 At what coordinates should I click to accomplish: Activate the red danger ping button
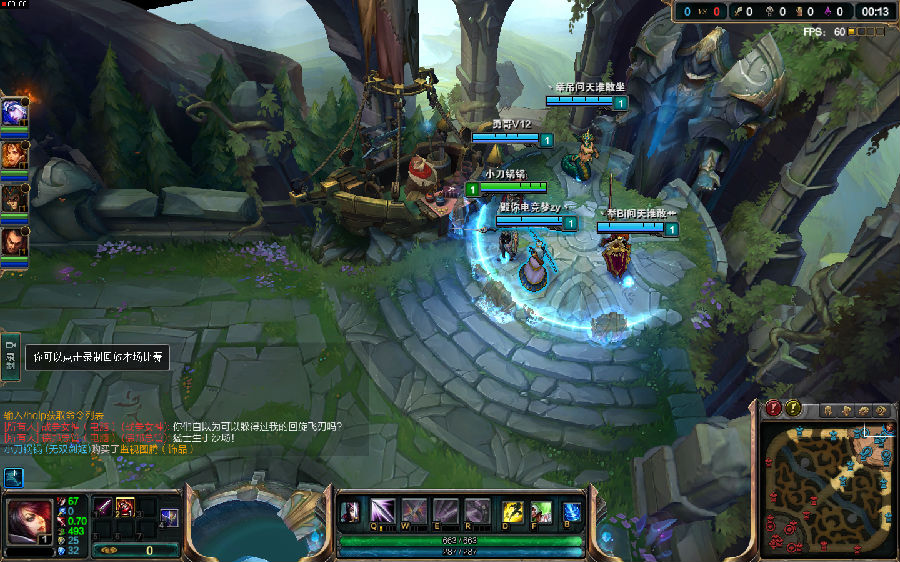click(x=773, y=408)
